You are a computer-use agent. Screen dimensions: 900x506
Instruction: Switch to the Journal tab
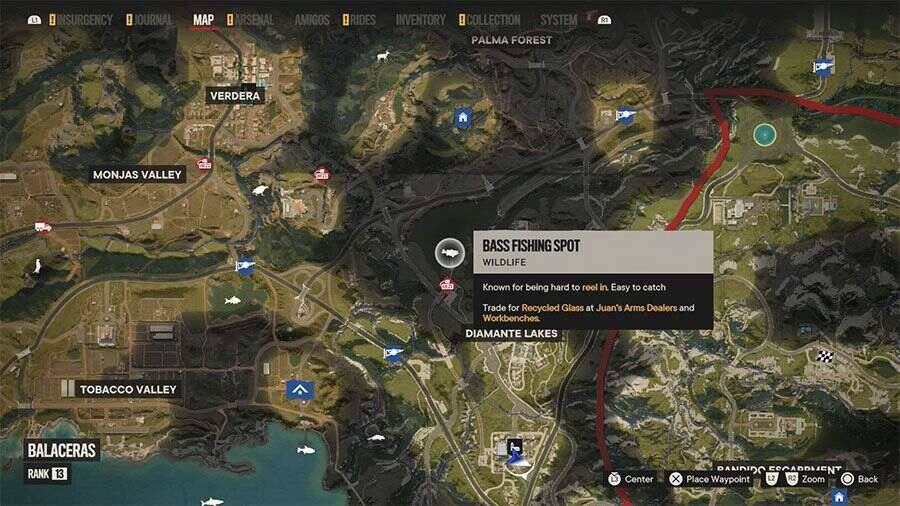[x=153, y=20]
